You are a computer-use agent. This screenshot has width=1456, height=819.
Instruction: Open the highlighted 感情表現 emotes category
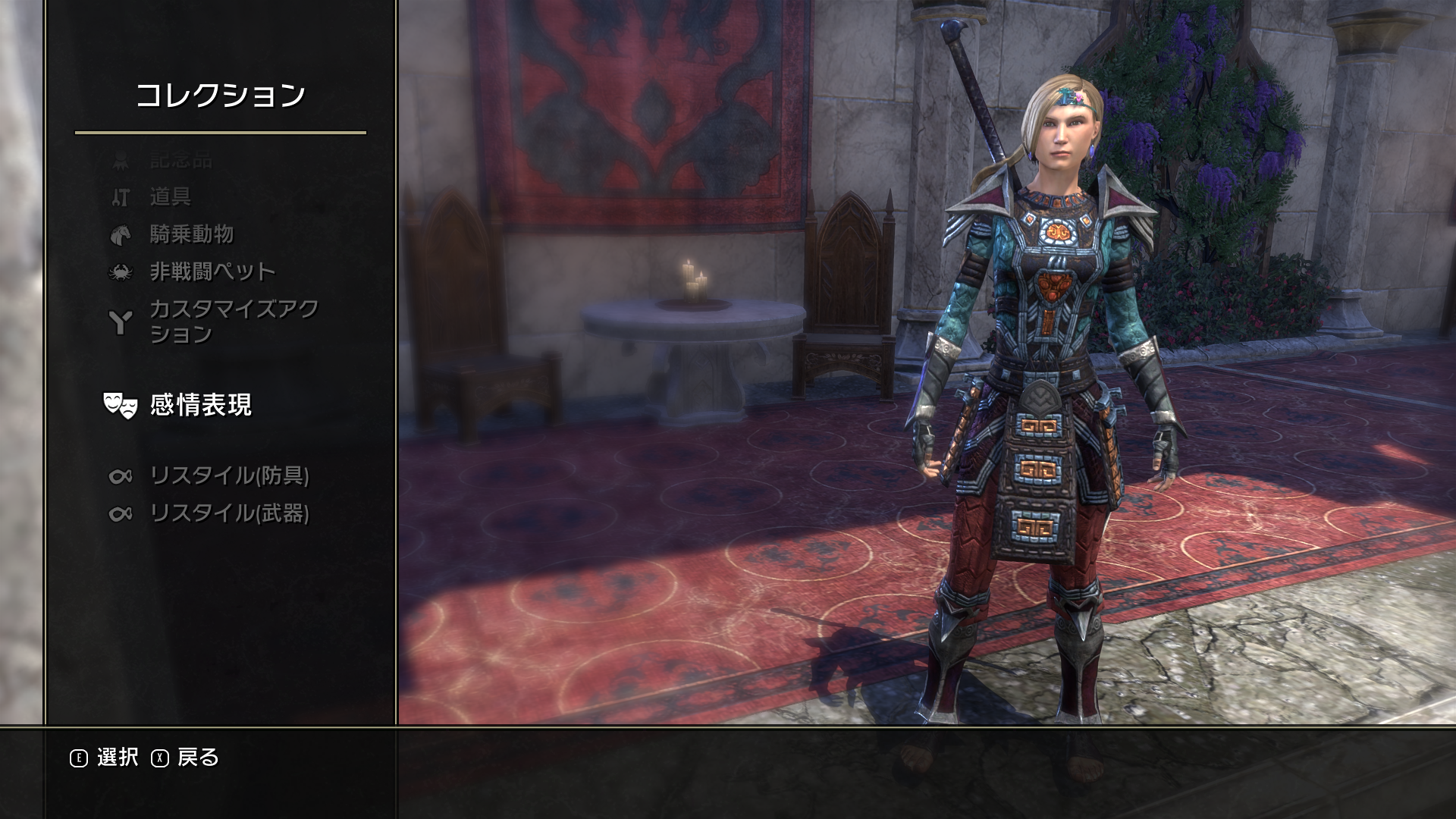tap(200, 405)
